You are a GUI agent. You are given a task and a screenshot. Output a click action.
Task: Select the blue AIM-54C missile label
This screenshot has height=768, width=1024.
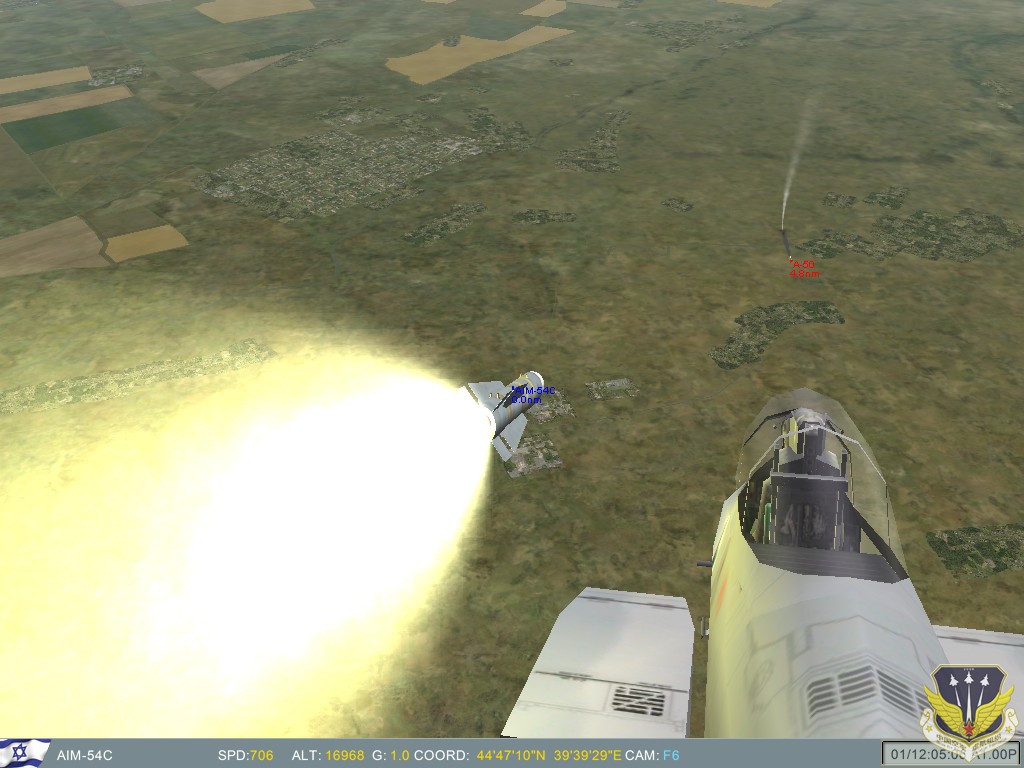pyautogui.click(x=532, y=393)
